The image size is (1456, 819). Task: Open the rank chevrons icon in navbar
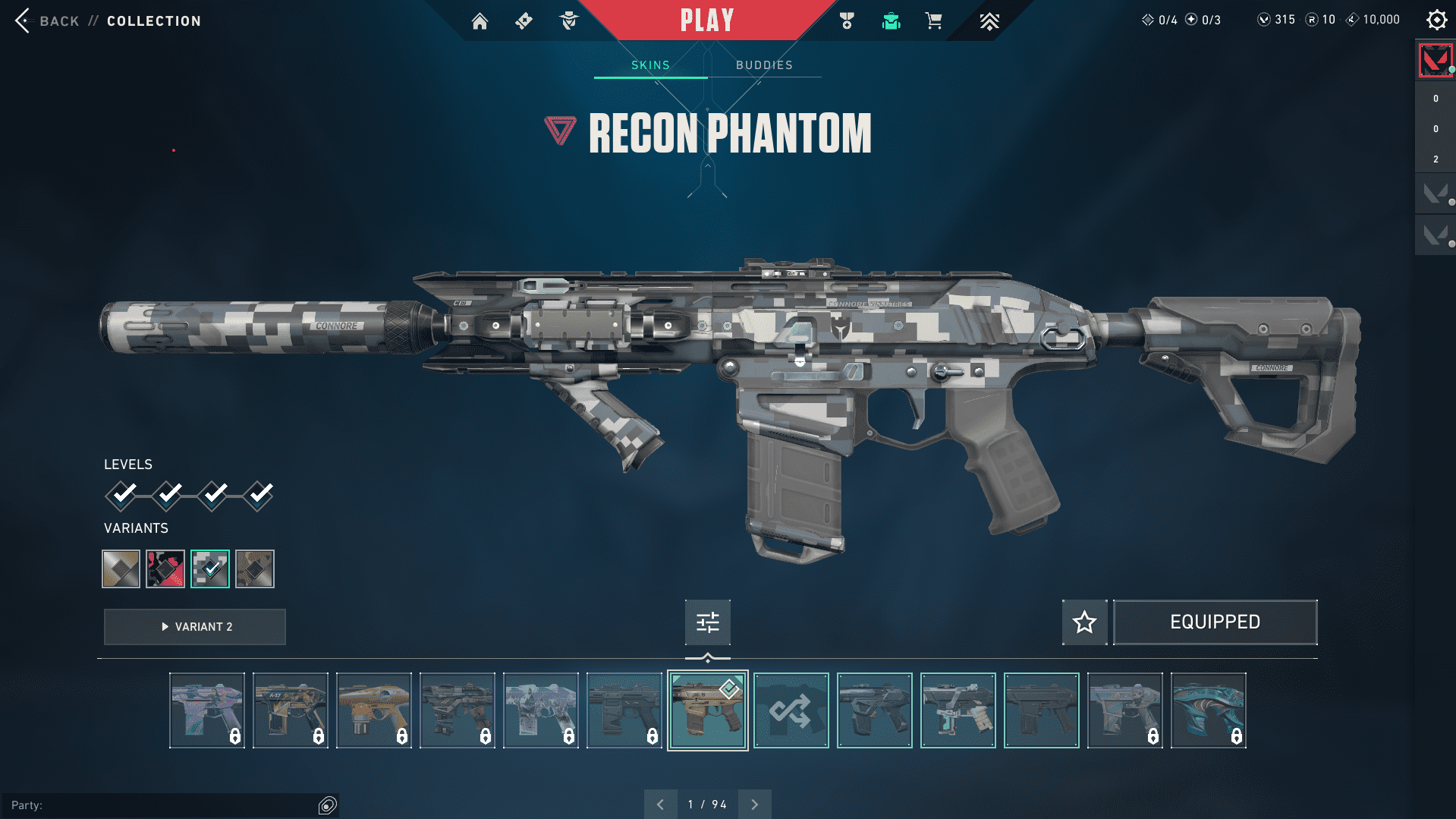coord(989,21)
